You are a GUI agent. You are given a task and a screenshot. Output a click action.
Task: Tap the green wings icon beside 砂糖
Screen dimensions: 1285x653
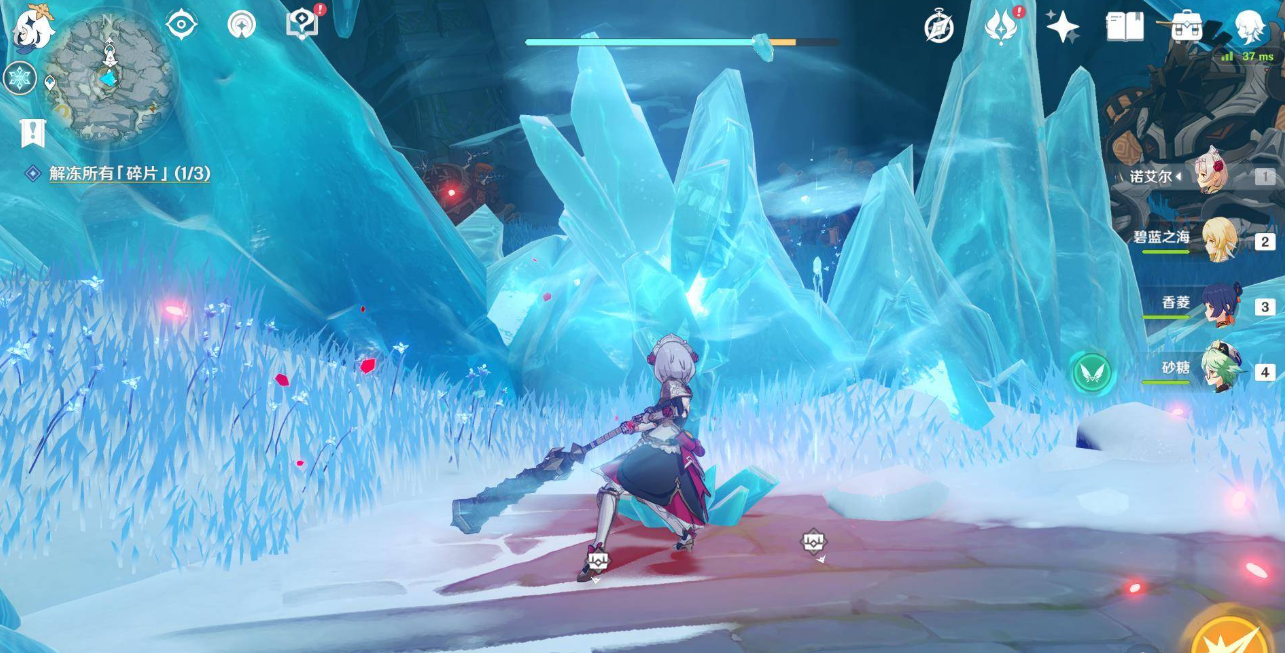click(1092, 373)
